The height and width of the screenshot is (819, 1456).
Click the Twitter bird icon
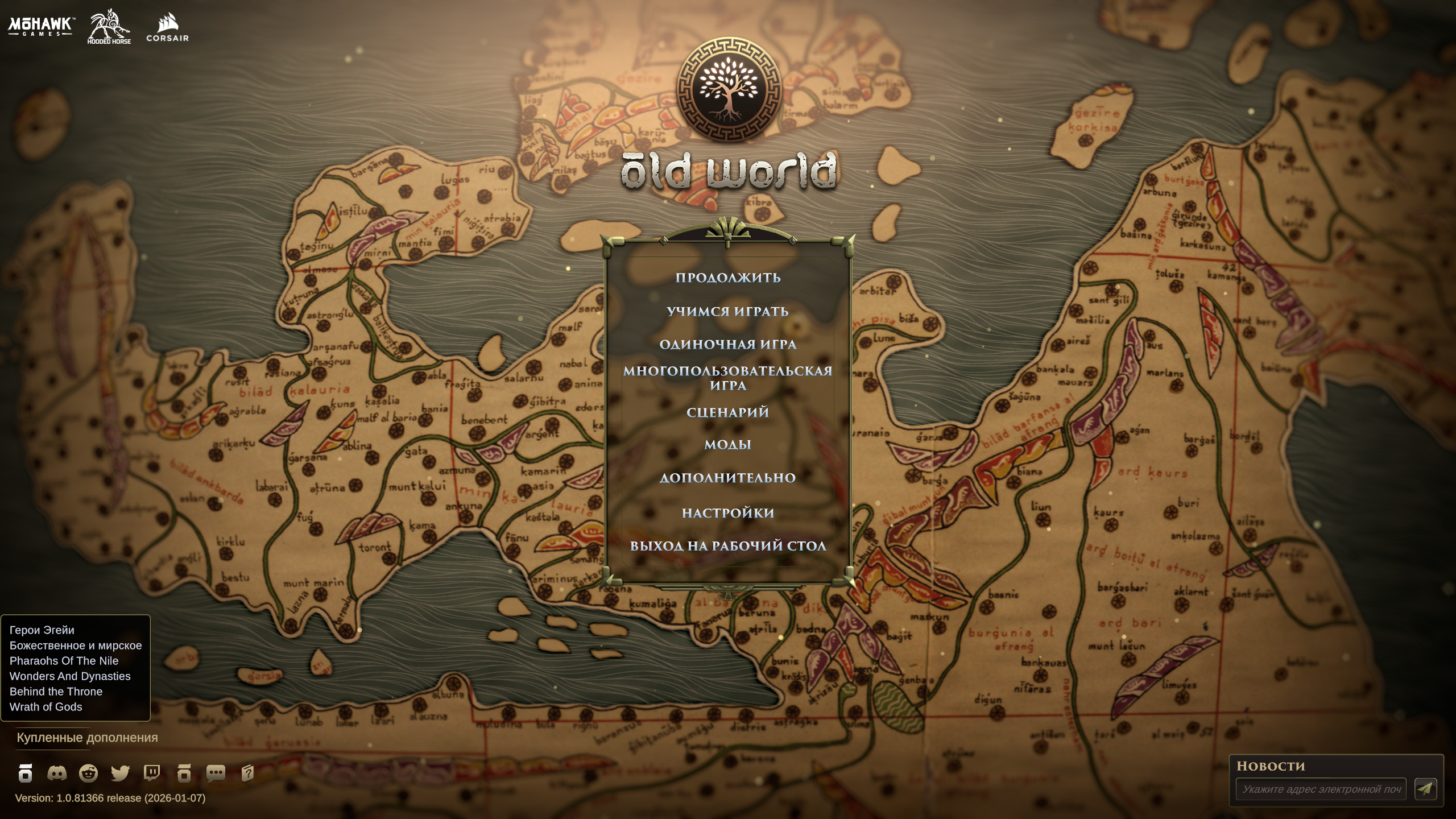point(121,773)
